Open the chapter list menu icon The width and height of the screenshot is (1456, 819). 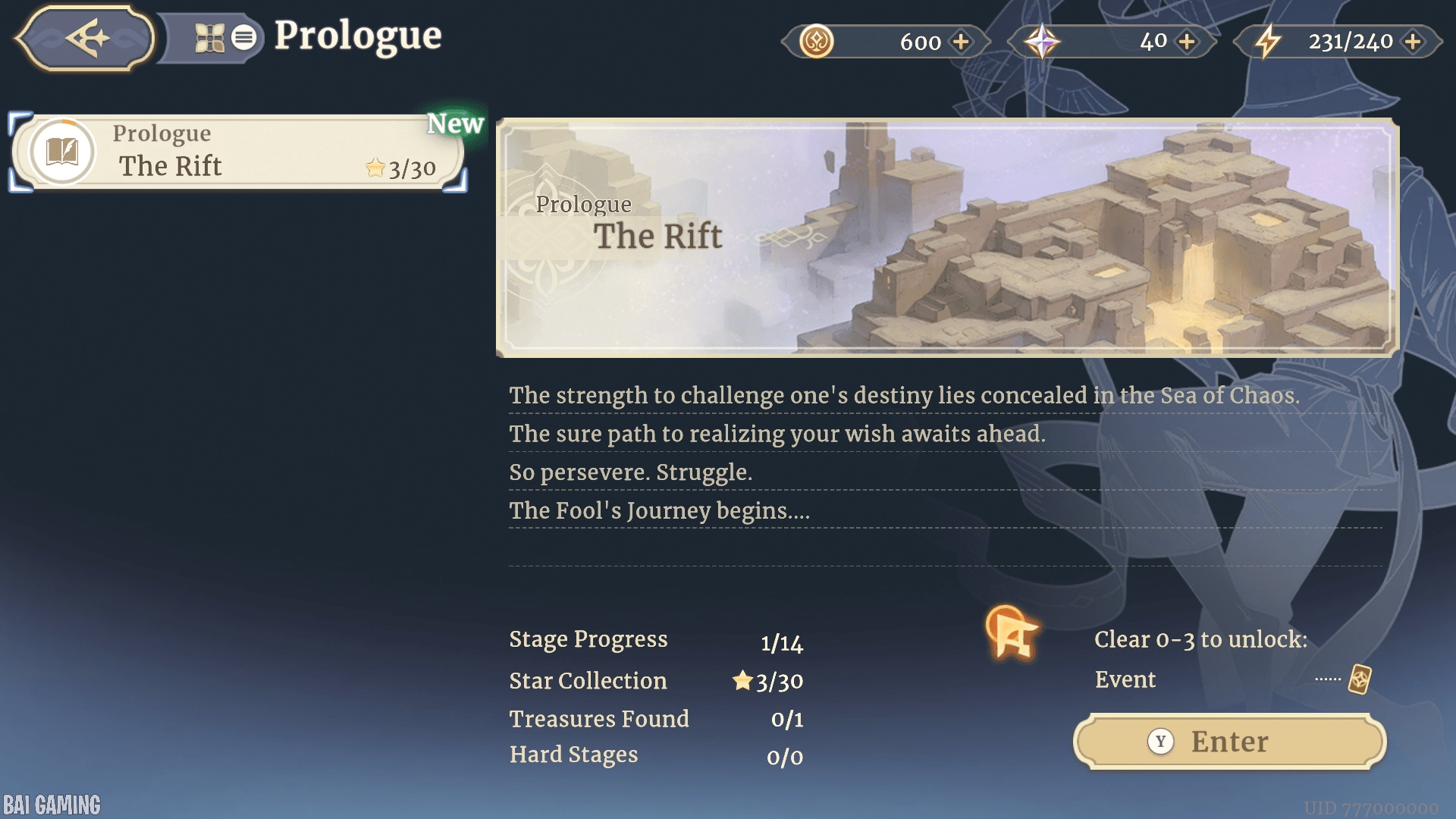point(243,37)
